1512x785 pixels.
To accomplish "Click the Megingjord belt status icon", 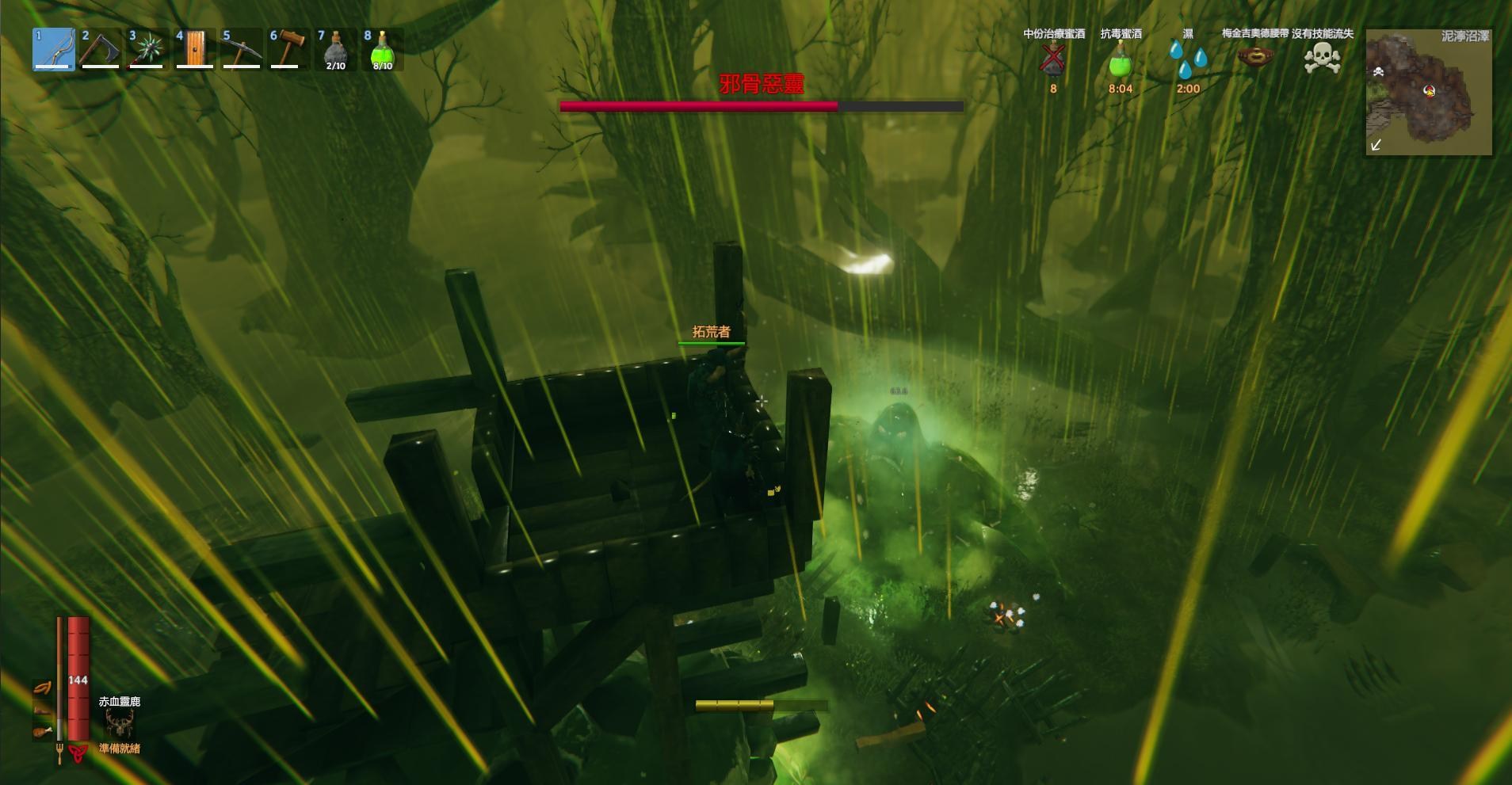I will tap(1255, 57).
